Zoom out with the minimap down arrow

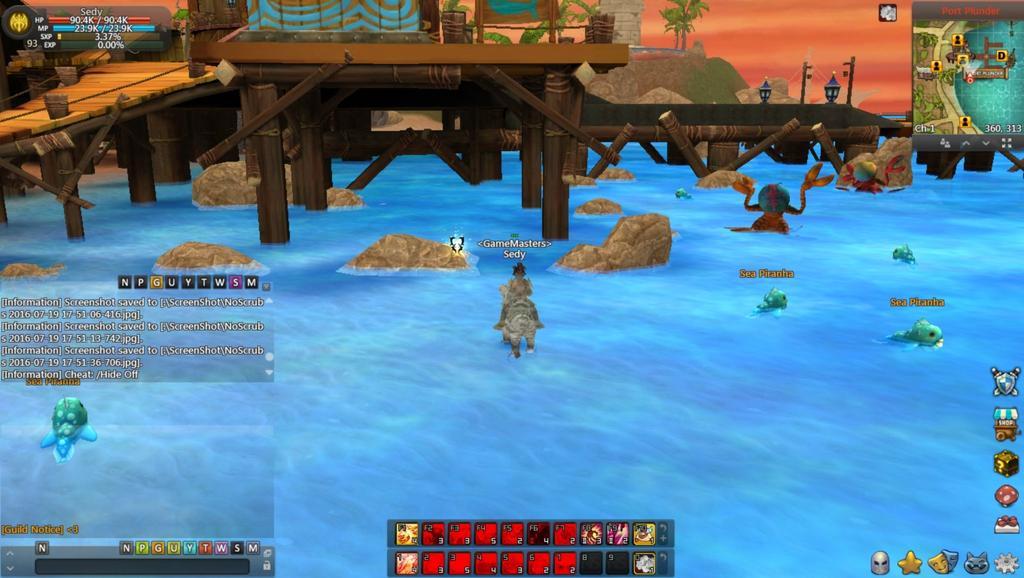click(985, 143)
